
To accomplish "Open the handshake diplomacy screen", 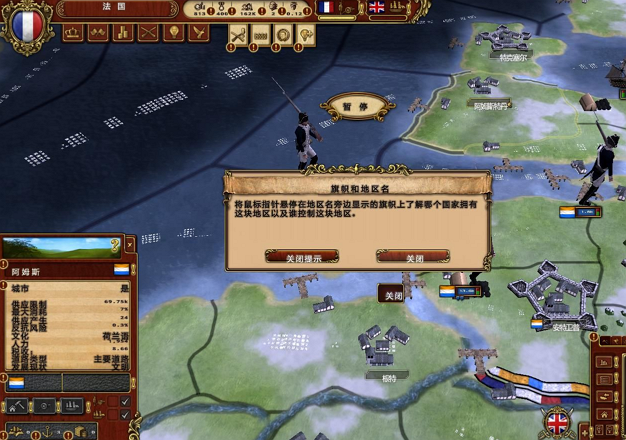I will coord(98,33).
